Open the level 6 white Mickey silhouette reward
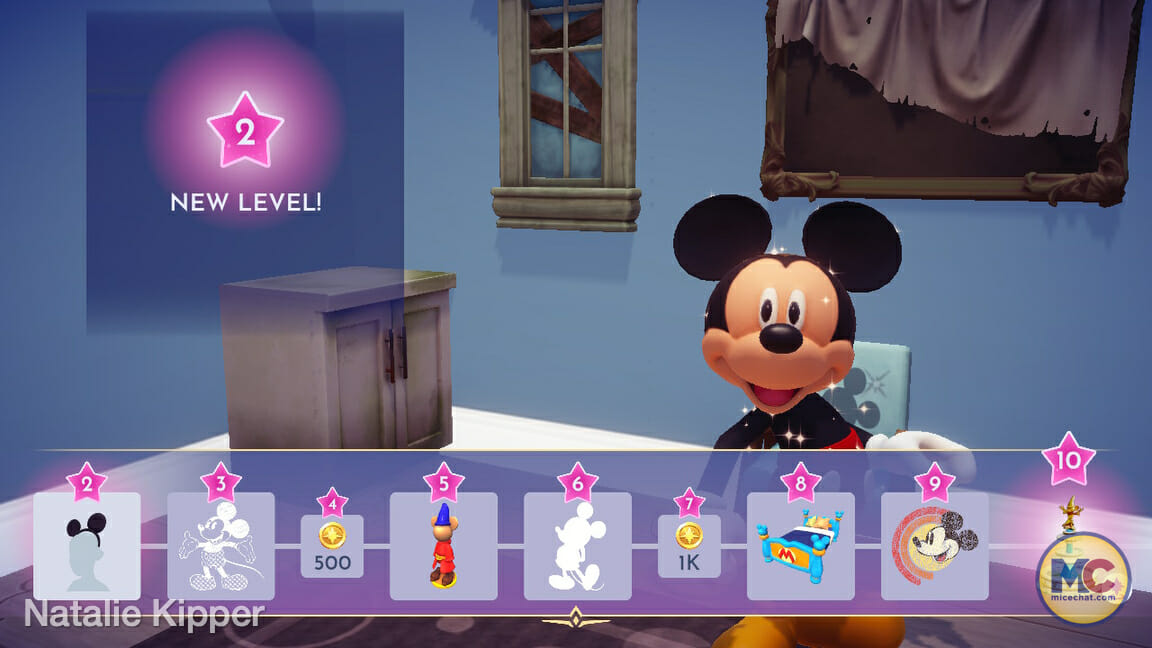Image resolution: width=1152 pixels, height=648 pixels. point(577,545)
